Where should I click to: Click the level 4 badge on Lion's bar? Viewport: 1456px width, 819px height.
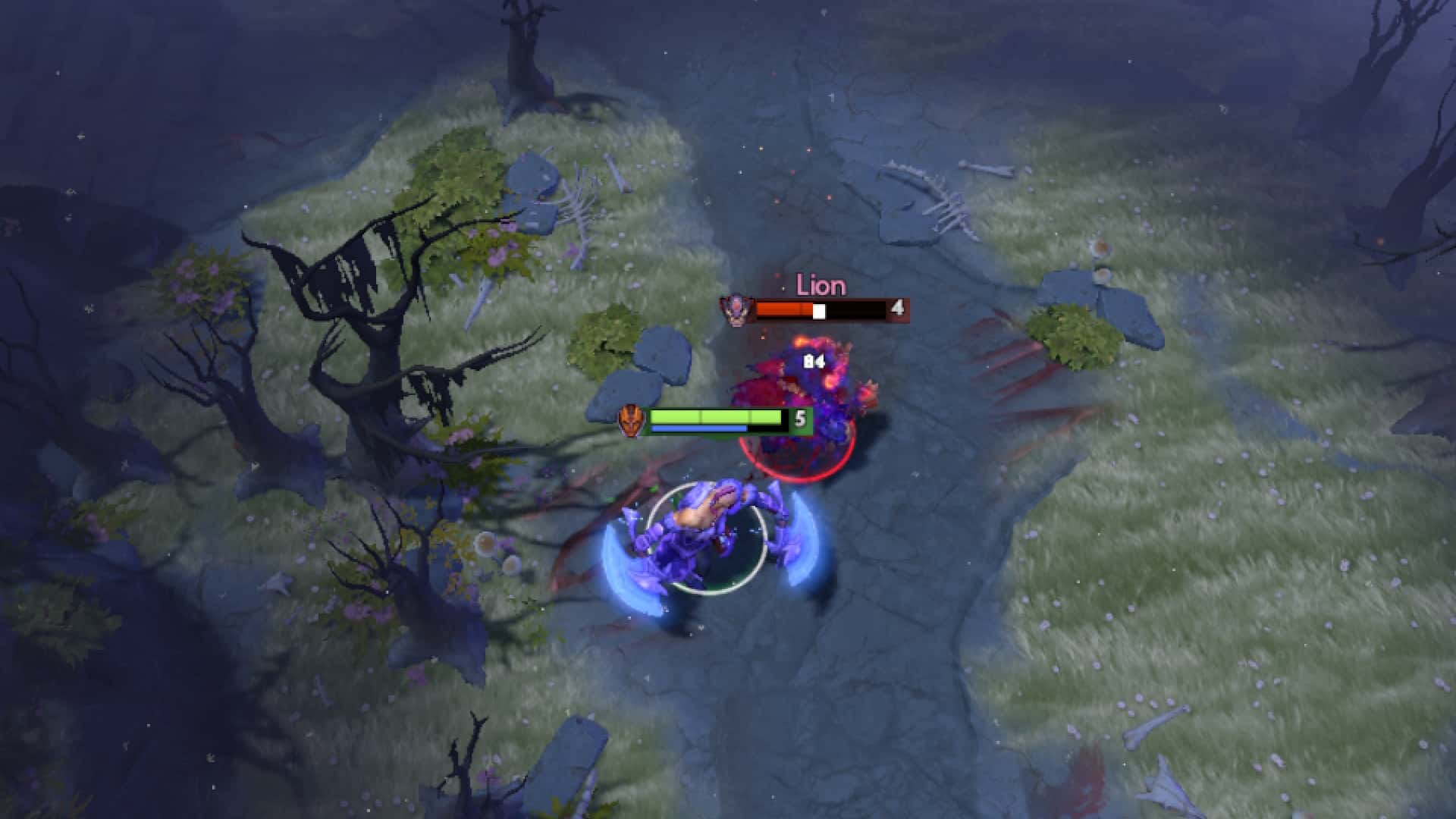pos(897,308)
